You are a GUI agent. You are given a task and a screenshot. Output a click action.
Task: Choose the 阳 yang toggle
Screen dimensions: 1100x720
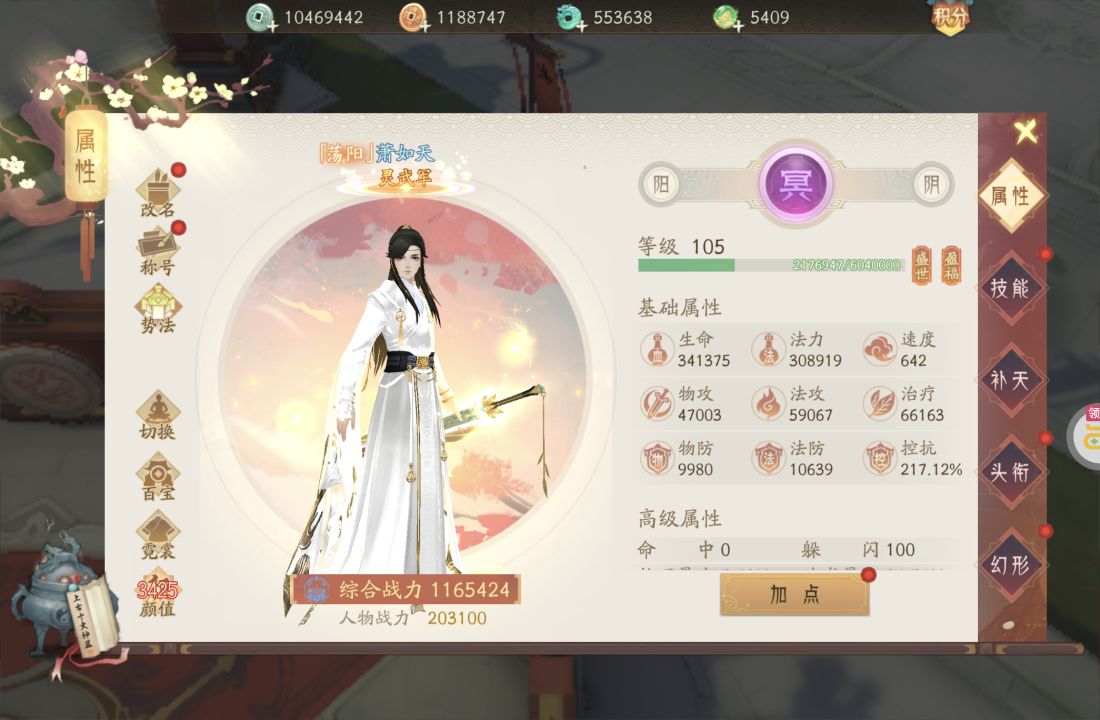661,184
